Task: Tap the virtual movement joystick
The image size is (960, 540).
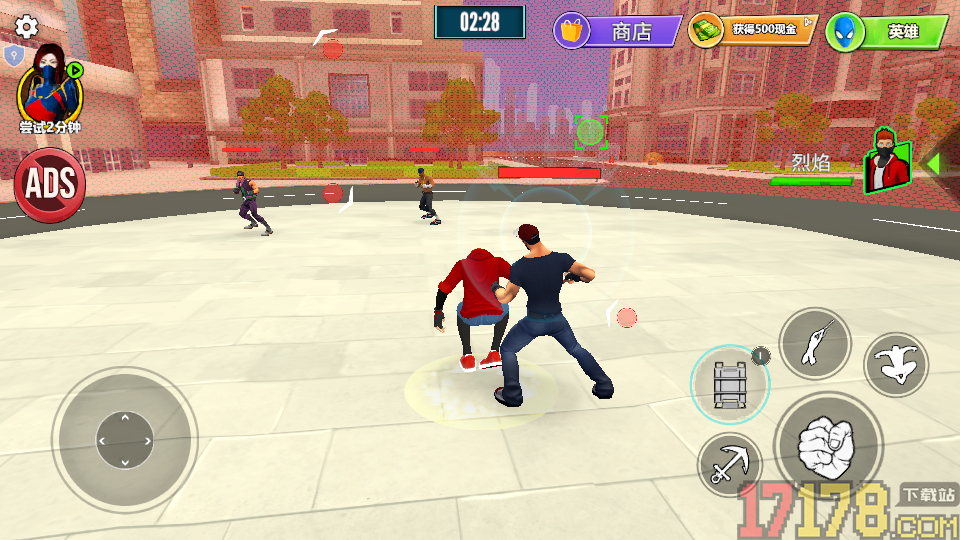Action: tap(124, 439)
